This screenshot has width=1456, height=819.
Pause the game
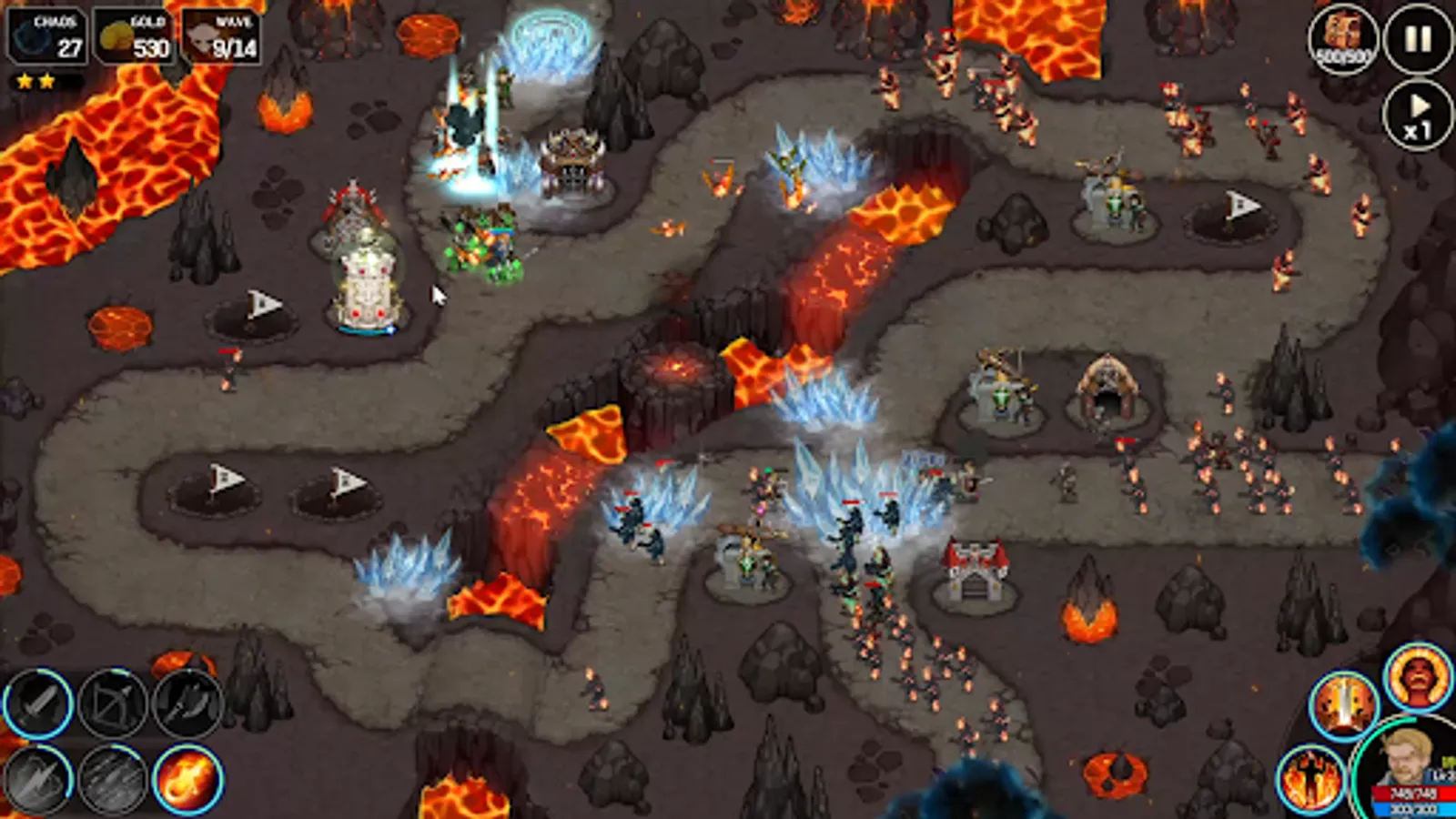(x=1417, y=38)
